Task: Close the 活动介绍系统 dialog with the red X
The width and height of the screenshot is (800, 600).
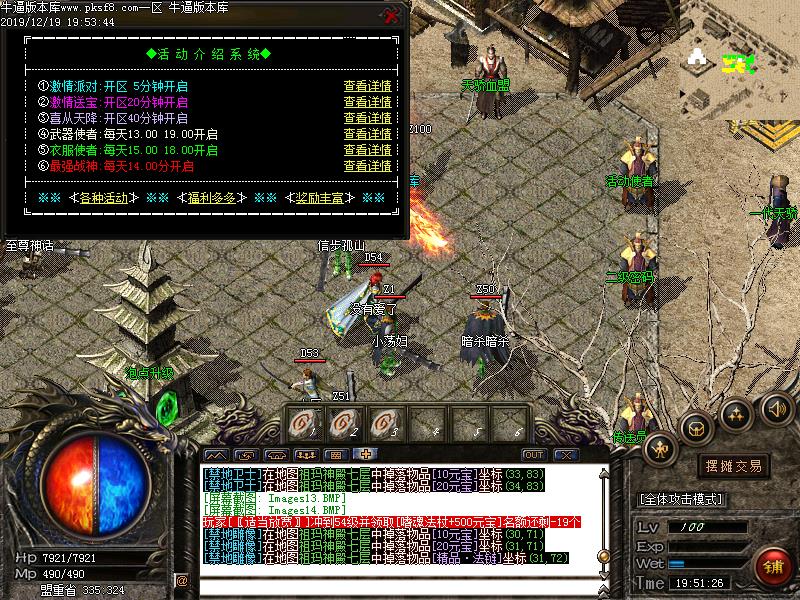Action: (392, 16)
